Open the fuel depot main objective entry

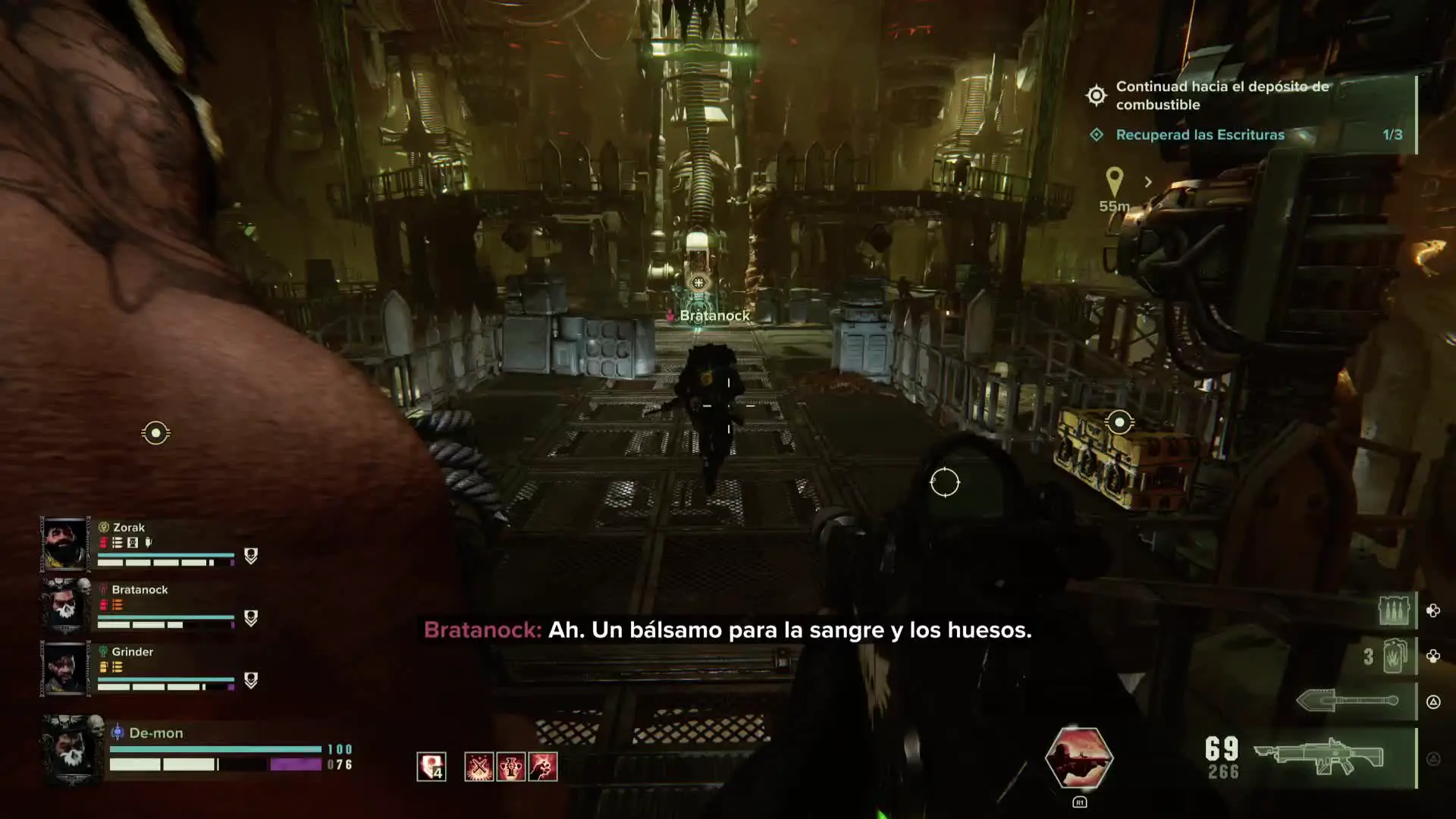[x=1221, y=96]
